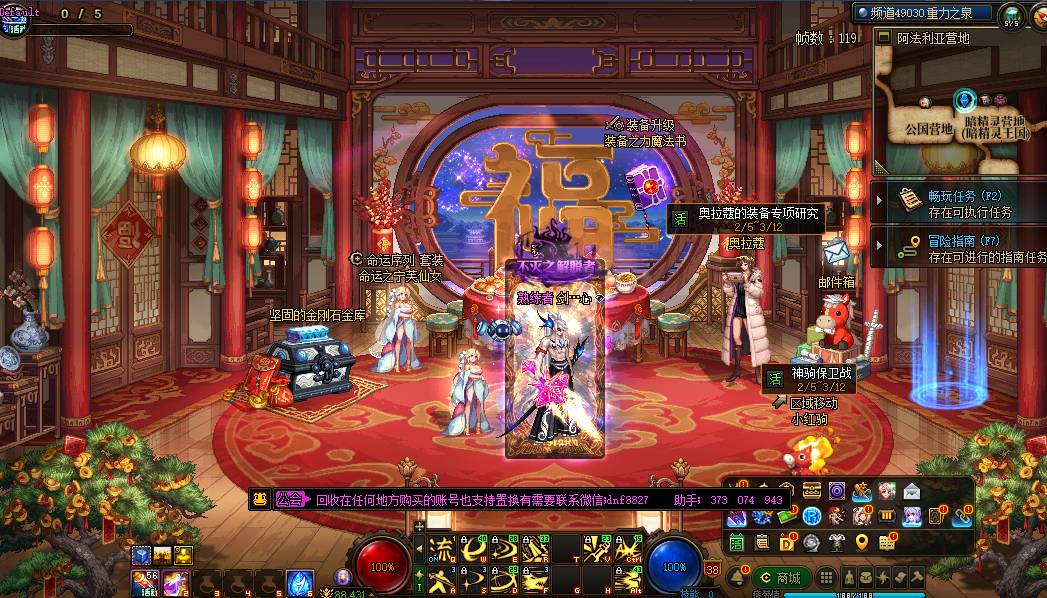This screenshot has width=1047, height=598.
Task: Toggle the minimap window icon beside 阿法利亚营地
Action: [883, 37]
